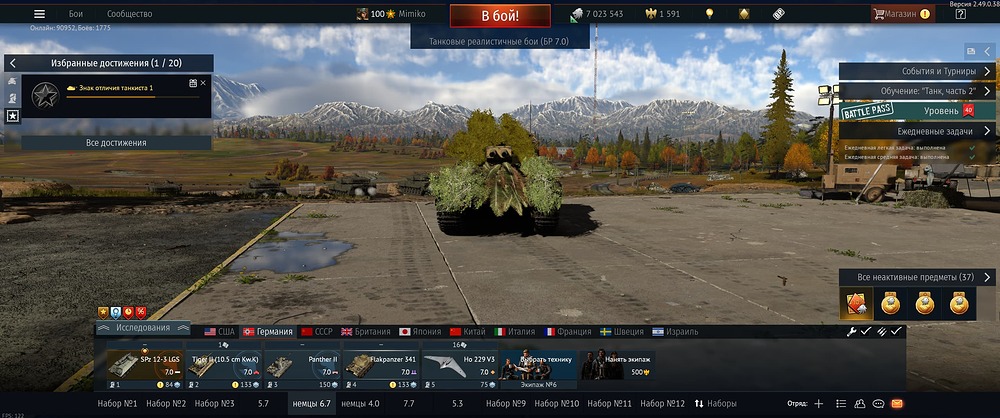Select the Британия nation tab
Screen dimensions: 1000x418
[x=366, y=332]
